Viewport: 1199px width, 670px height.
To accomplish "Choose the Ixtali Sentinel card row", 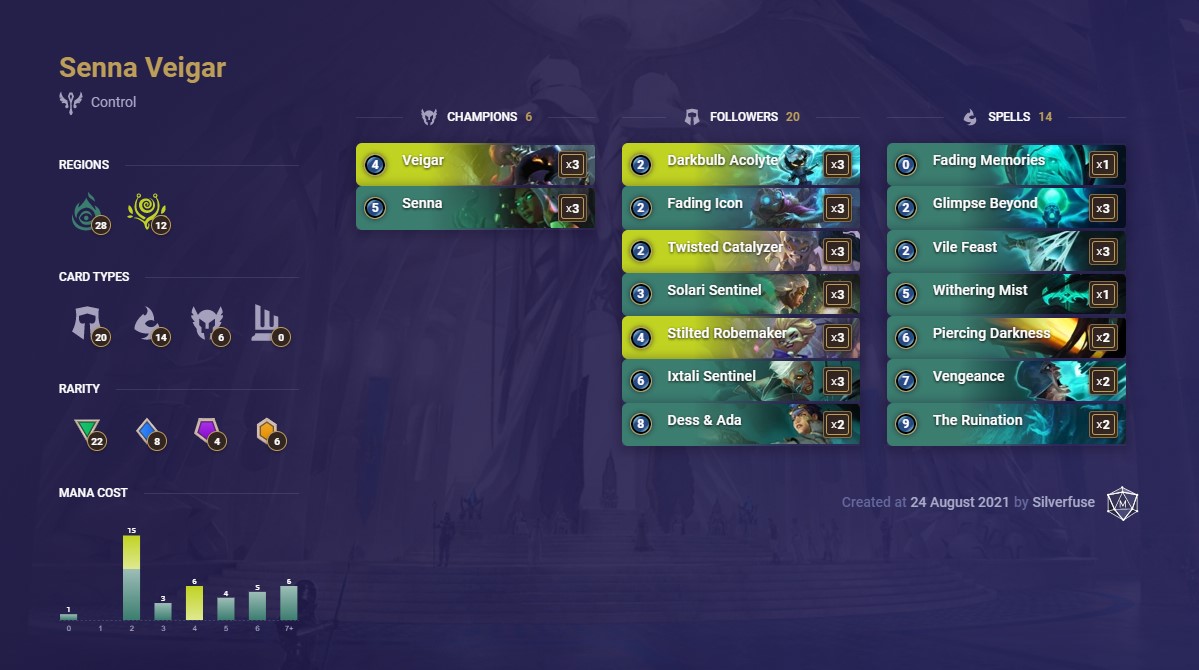I will coord(740,380).
